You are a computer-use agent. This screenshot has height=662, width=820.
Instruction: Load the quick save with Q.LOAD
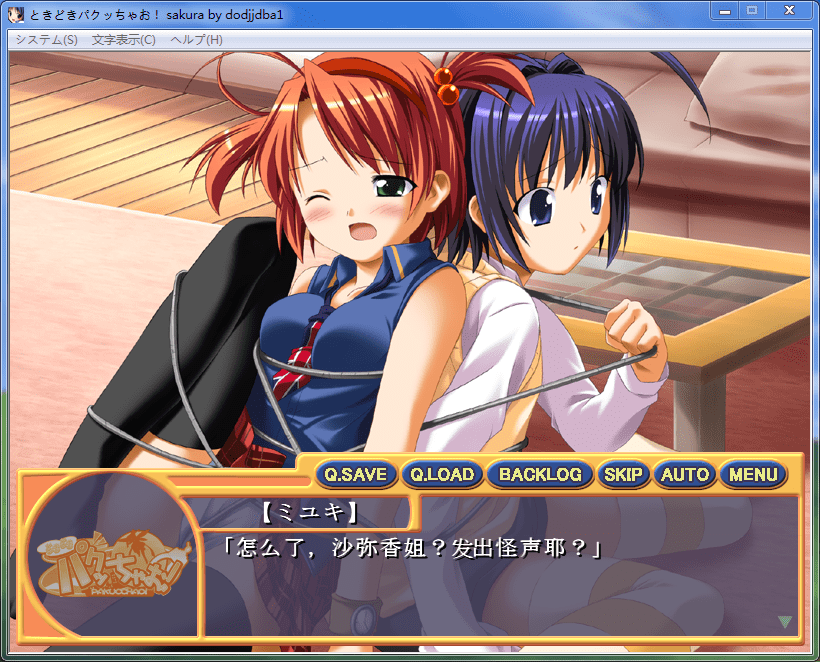(x=442, y=475)
